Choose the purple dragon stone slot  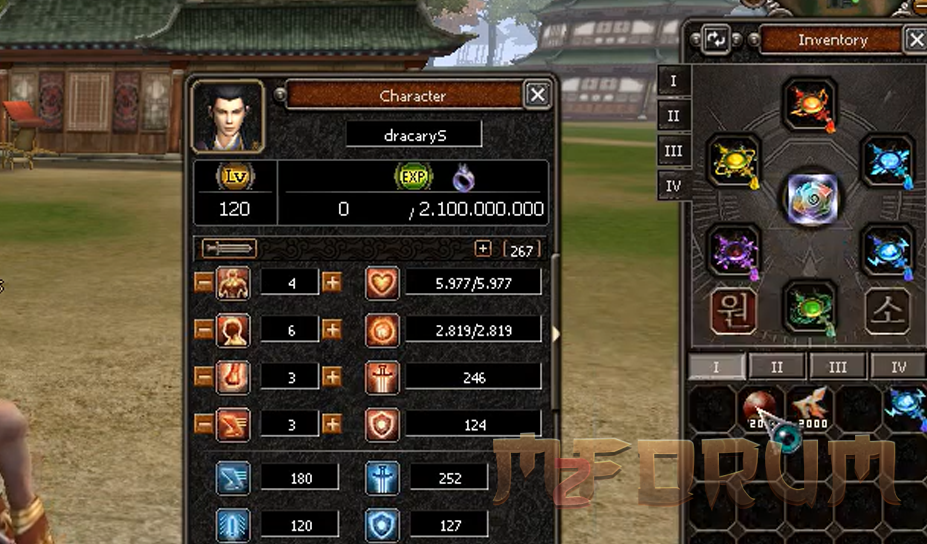tap(734, 250)
